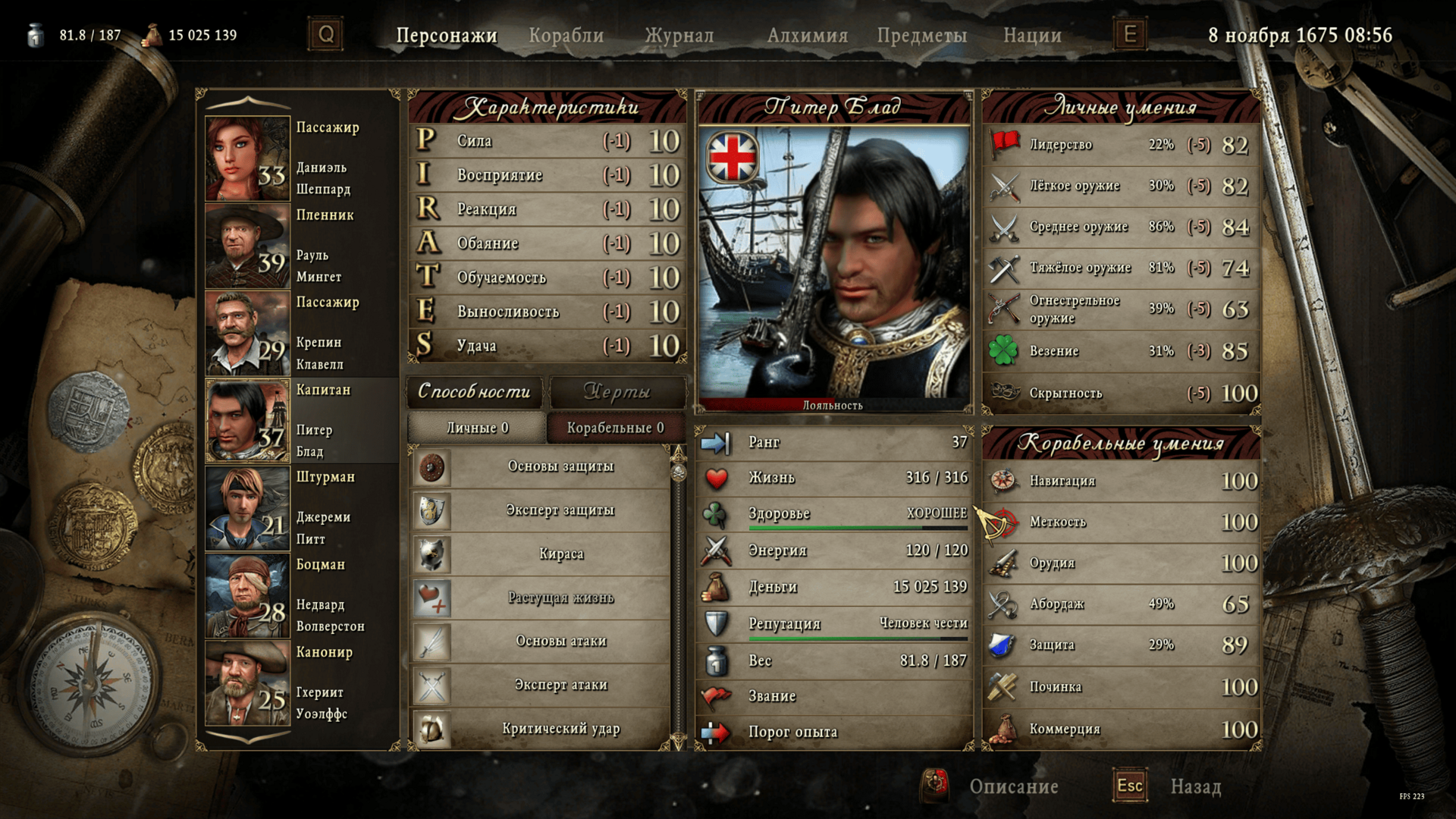Click the Назад back button
The image size is (1456, 819).
coord(1194,786)
